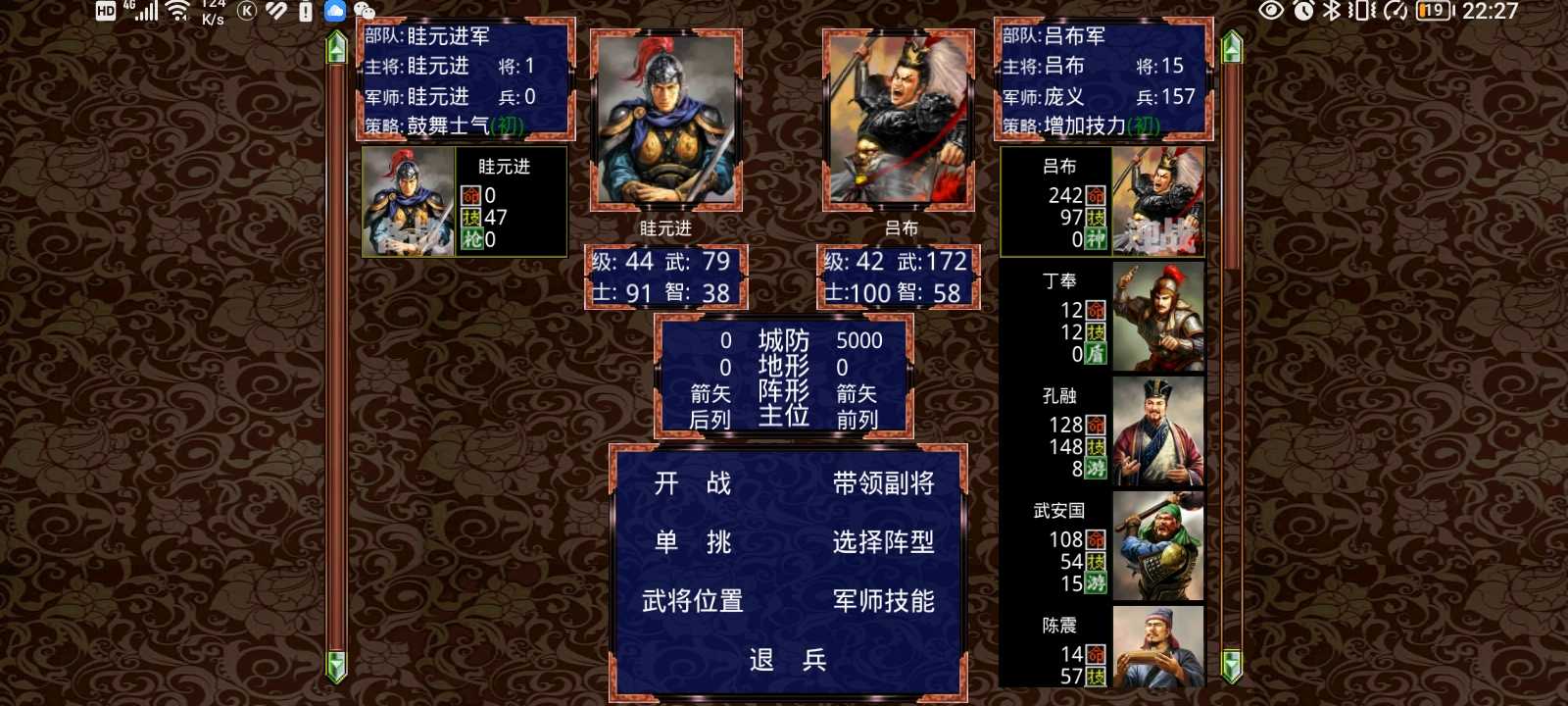The height and width of the screenshot is (706, 1568).
Task: Click the right-side green scroll gauge
Action: 1231,353
